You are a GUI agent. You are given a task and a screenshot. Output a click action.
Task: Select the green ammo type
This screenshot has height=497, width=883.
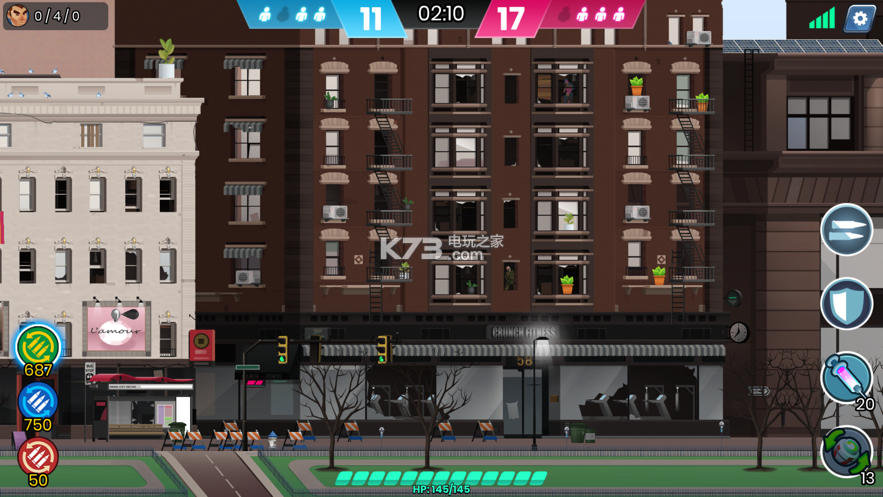click(x=38, y=345)
